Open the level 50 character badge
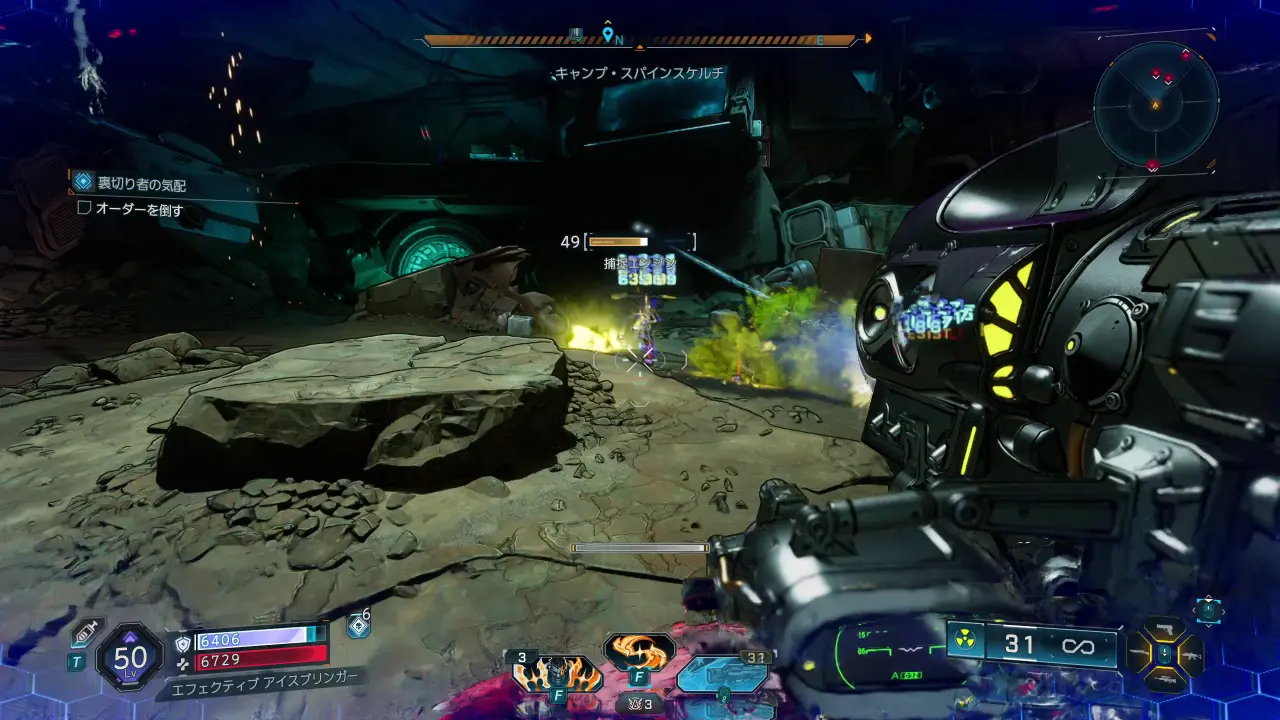1280x720 pixels. point(130,657)
